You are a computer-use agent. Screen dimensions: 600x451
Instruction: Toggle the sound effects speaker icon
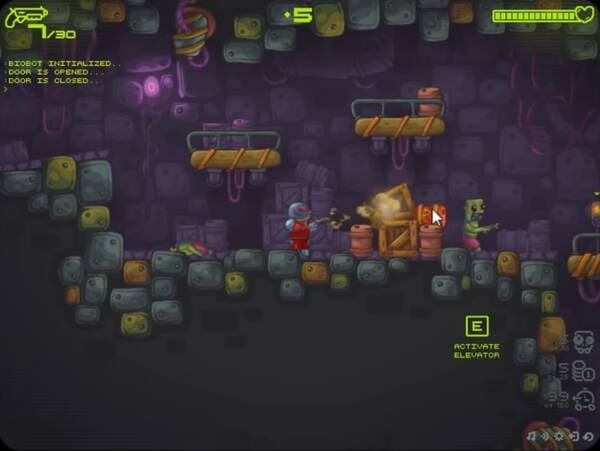tap(544, 437)
